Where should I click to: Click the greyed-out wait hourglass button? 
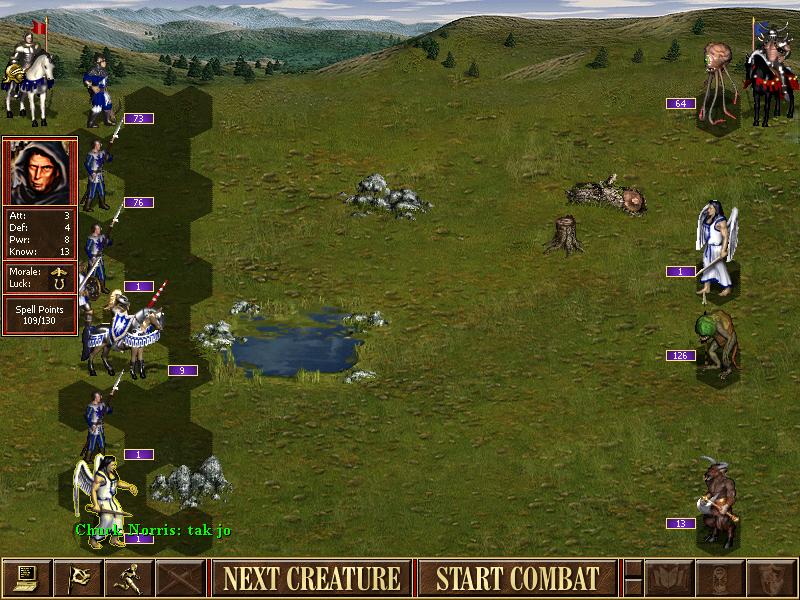tap(720, 578)
